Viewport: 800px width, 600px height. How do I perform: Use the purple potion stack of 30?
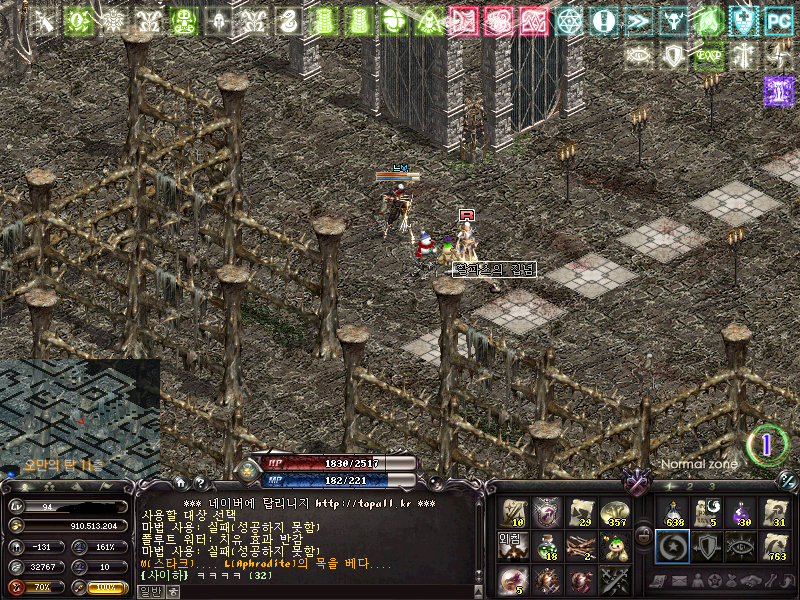pos(741,512)
